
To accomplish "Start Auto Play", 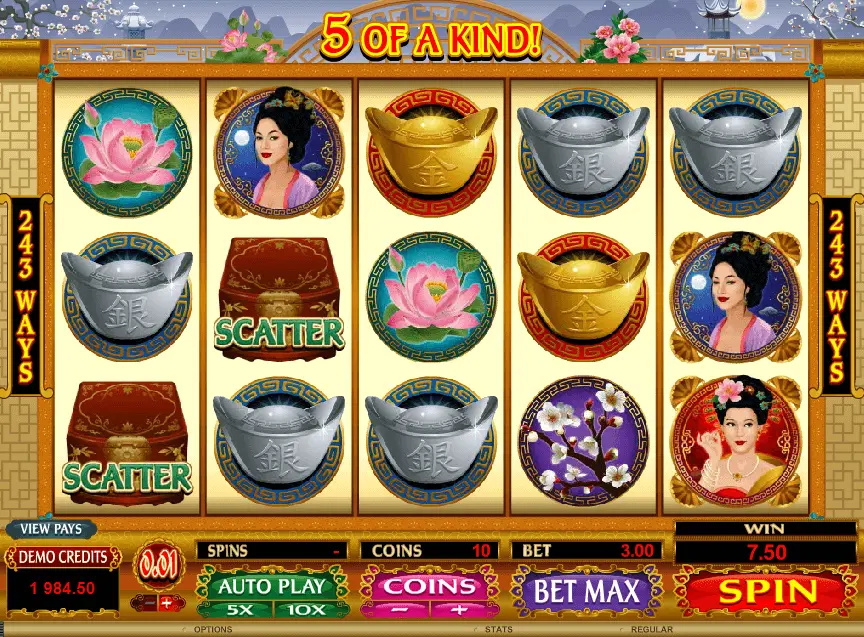I will coord(272,585).
